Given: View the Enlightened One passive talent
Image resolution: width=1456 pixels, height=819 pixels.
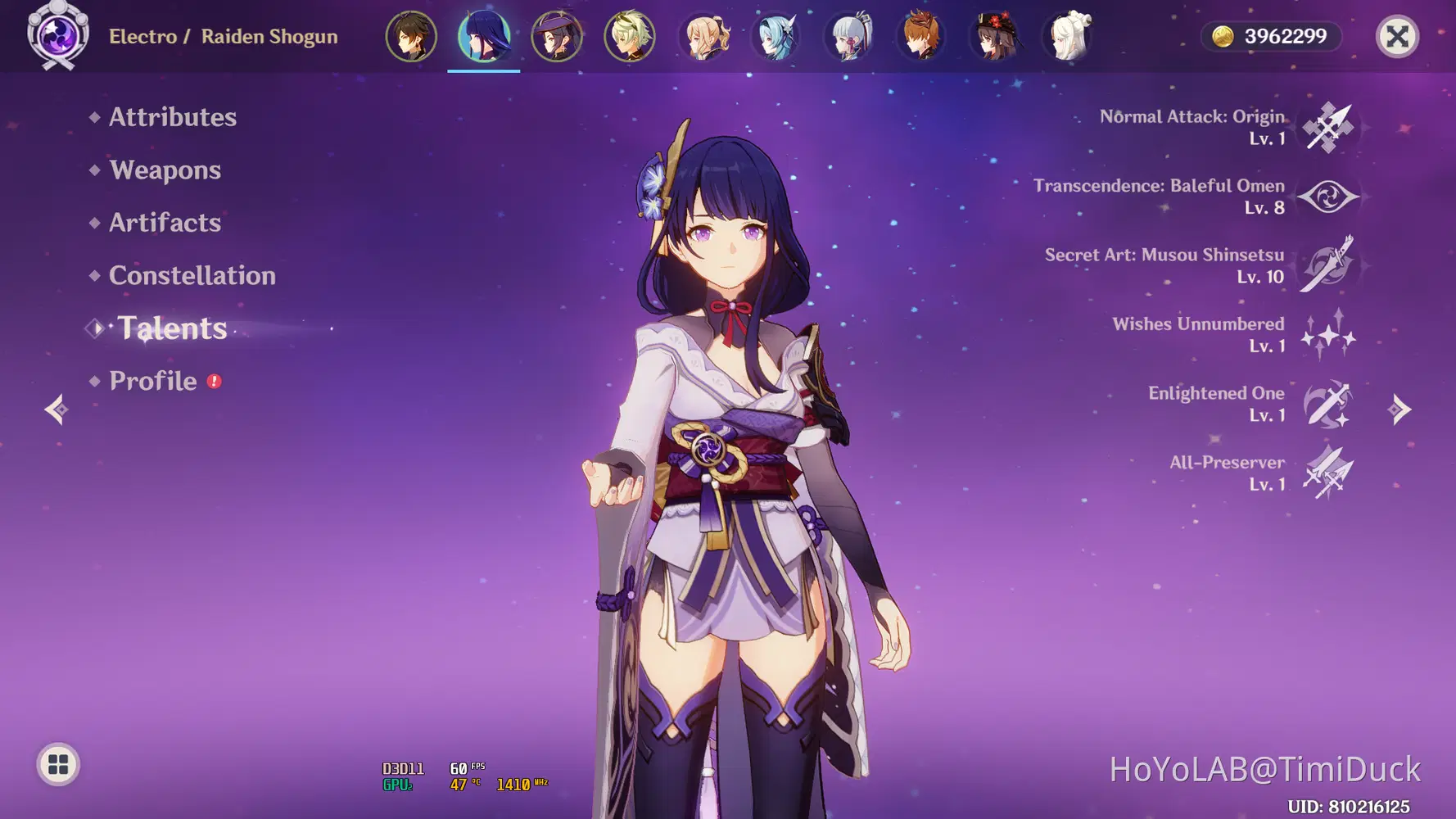Looking at the screenshot, I should (1327, 405).
